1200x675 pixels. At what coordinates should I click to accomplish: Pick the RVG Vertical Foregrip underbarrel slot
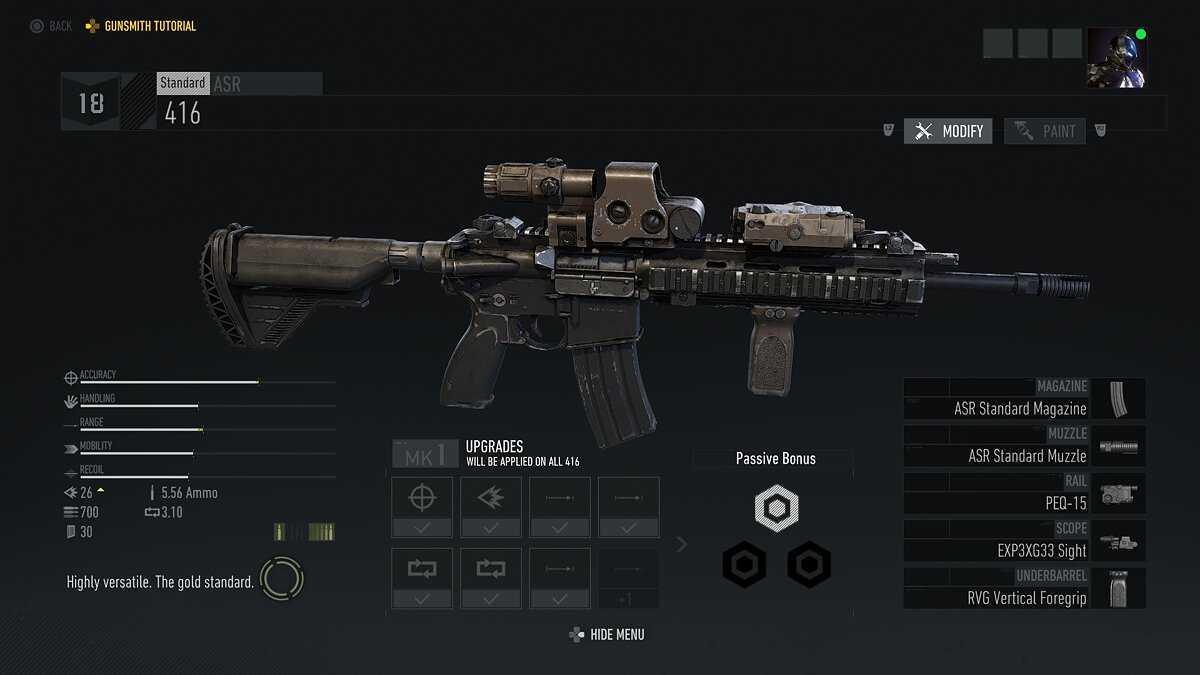pos(1024,589)
